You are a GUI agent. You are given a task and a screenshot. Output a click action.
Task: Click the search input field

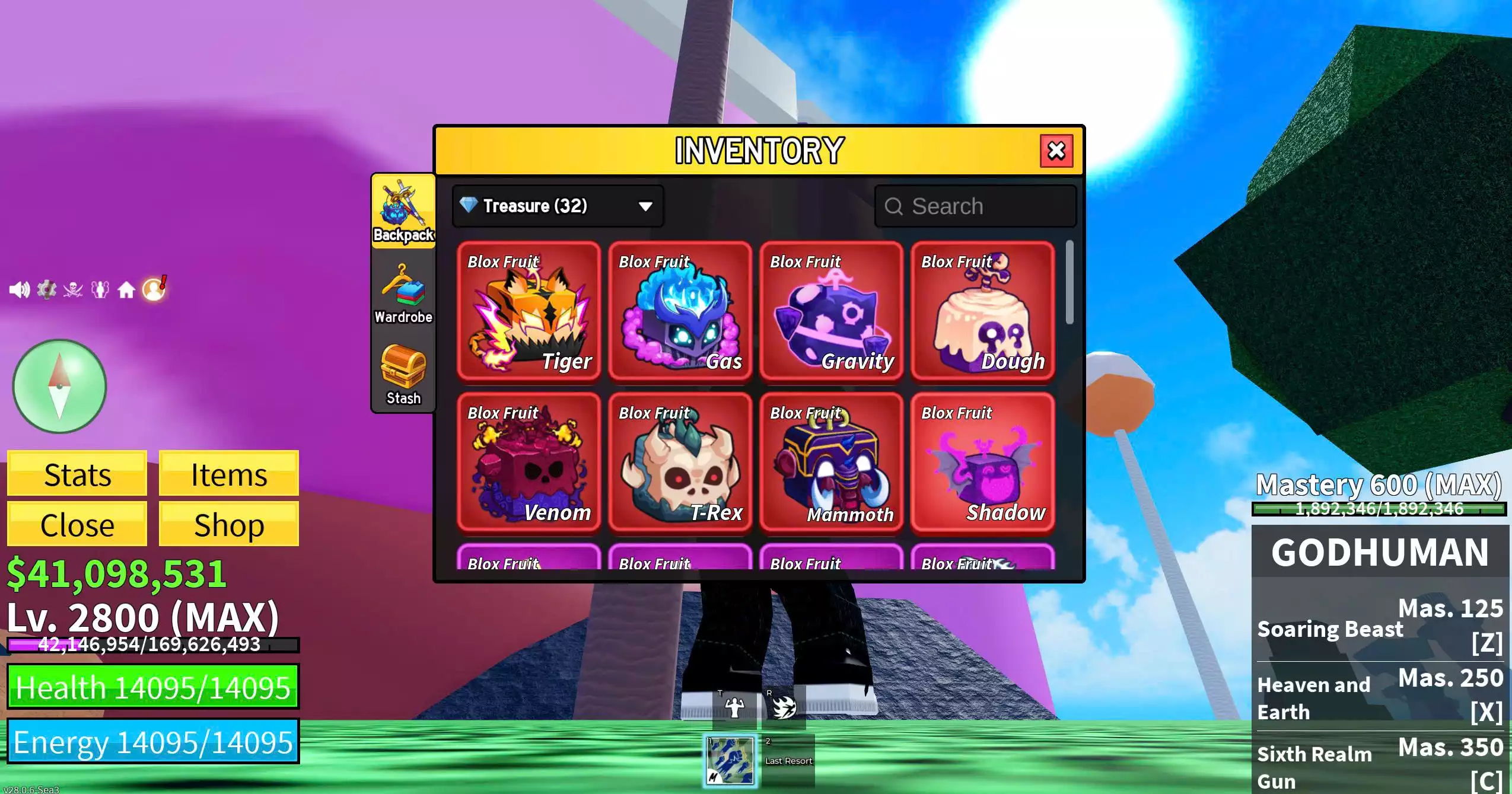click(976, 206)
